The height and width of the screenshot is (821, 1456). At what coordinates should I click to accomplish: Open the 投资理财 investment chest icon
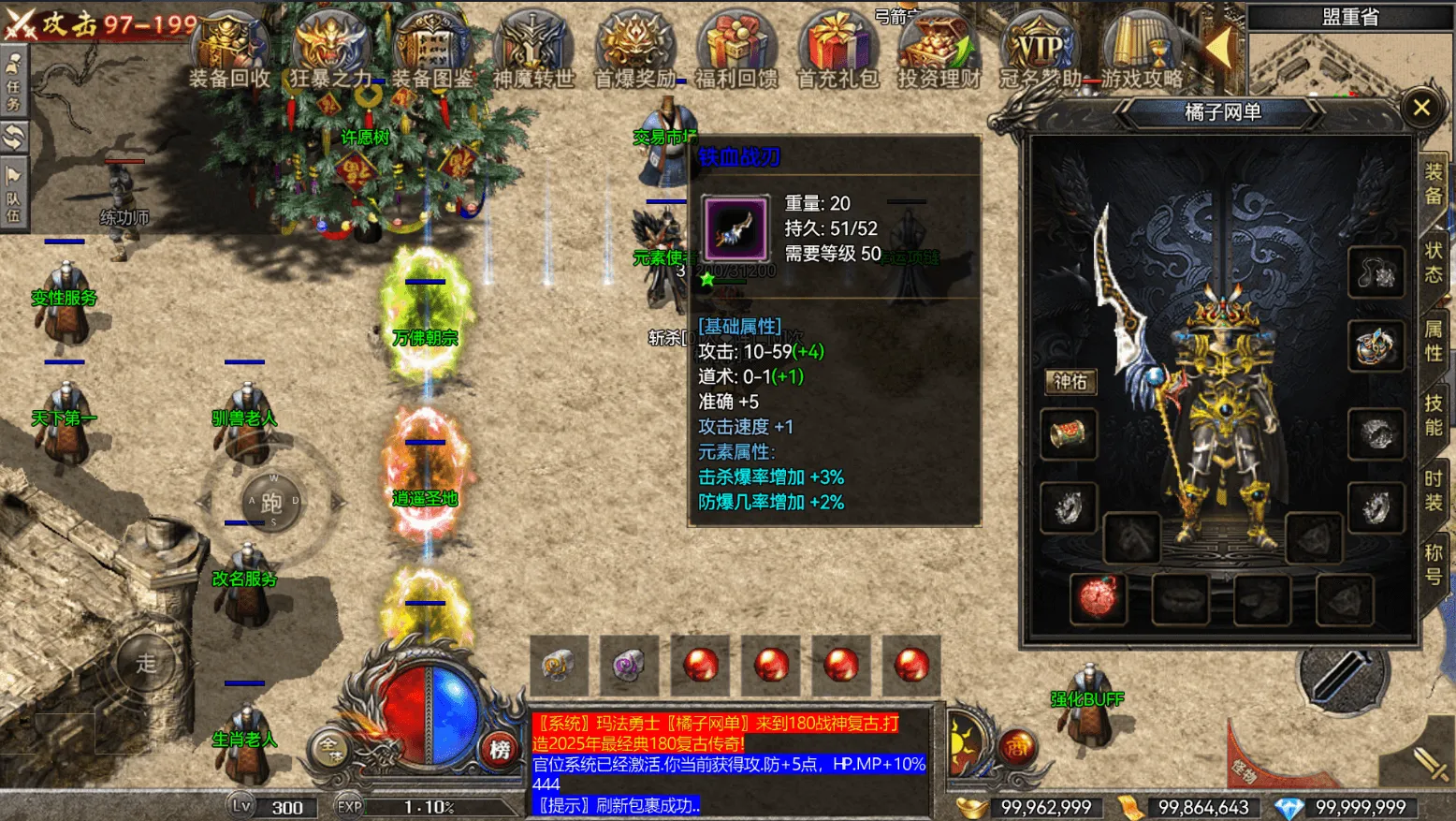(939, 51)
